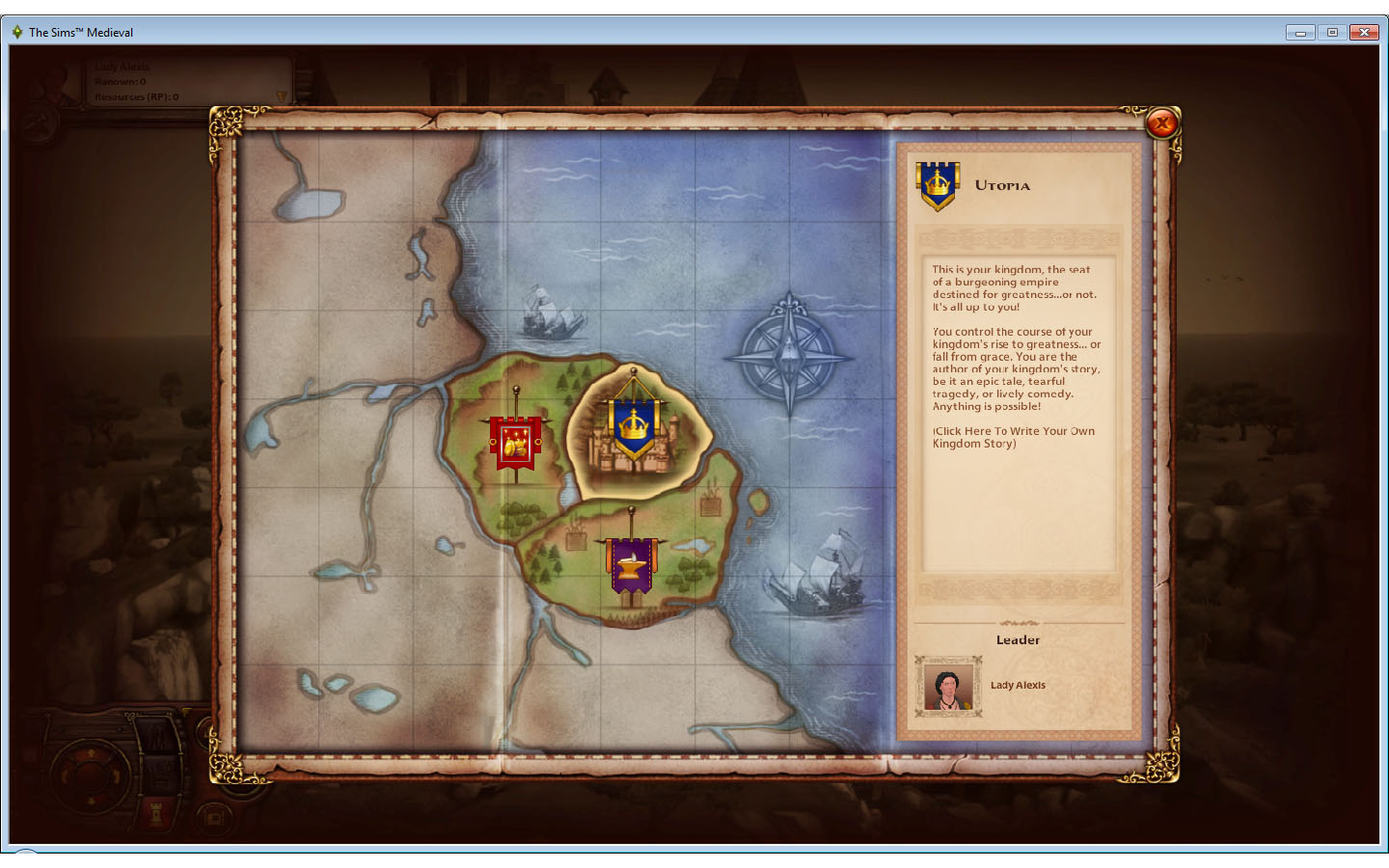Click The Sims Medieval title bar icon

coord(18,32)
